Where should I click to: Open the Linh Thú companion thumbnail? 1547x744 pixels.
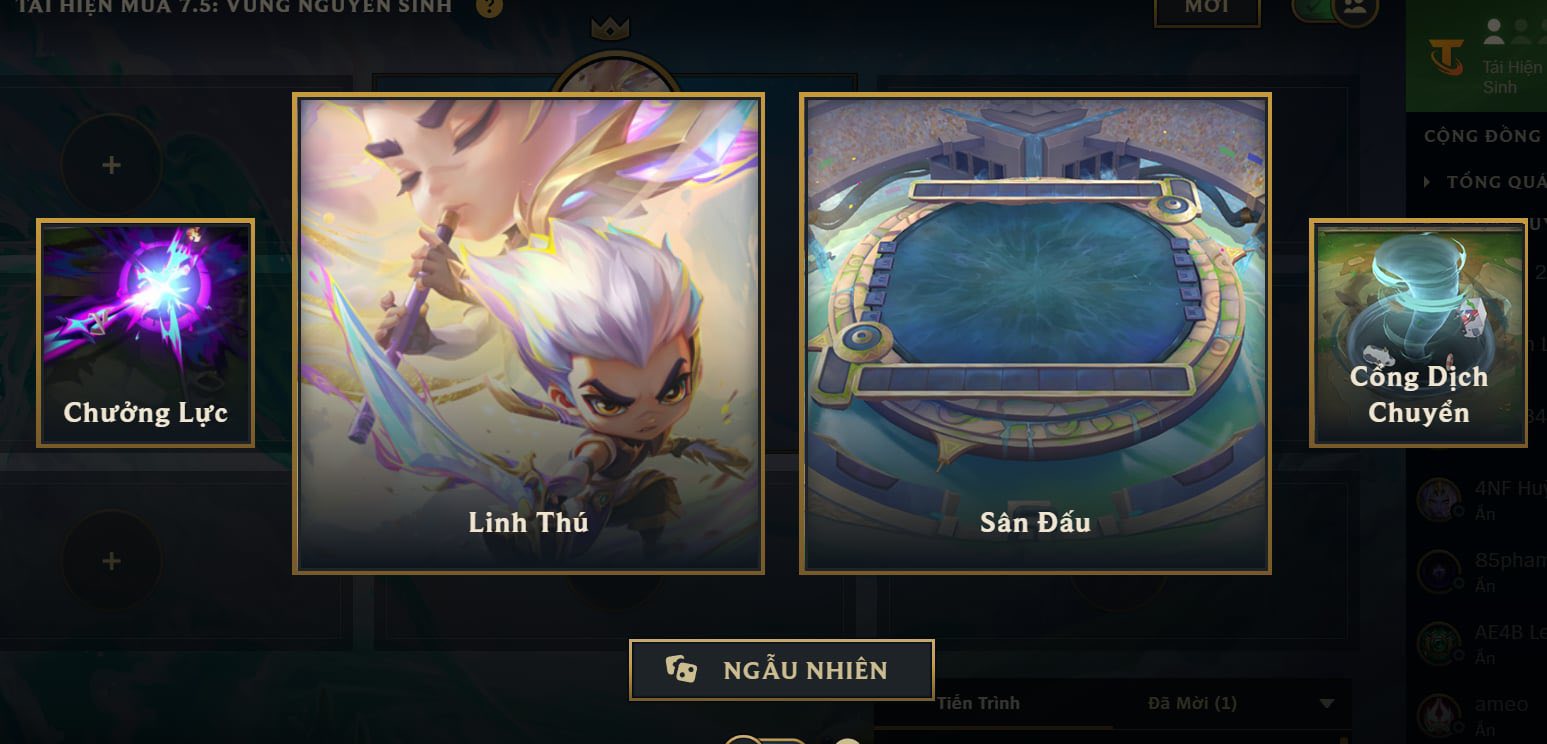tap(529, 330)
